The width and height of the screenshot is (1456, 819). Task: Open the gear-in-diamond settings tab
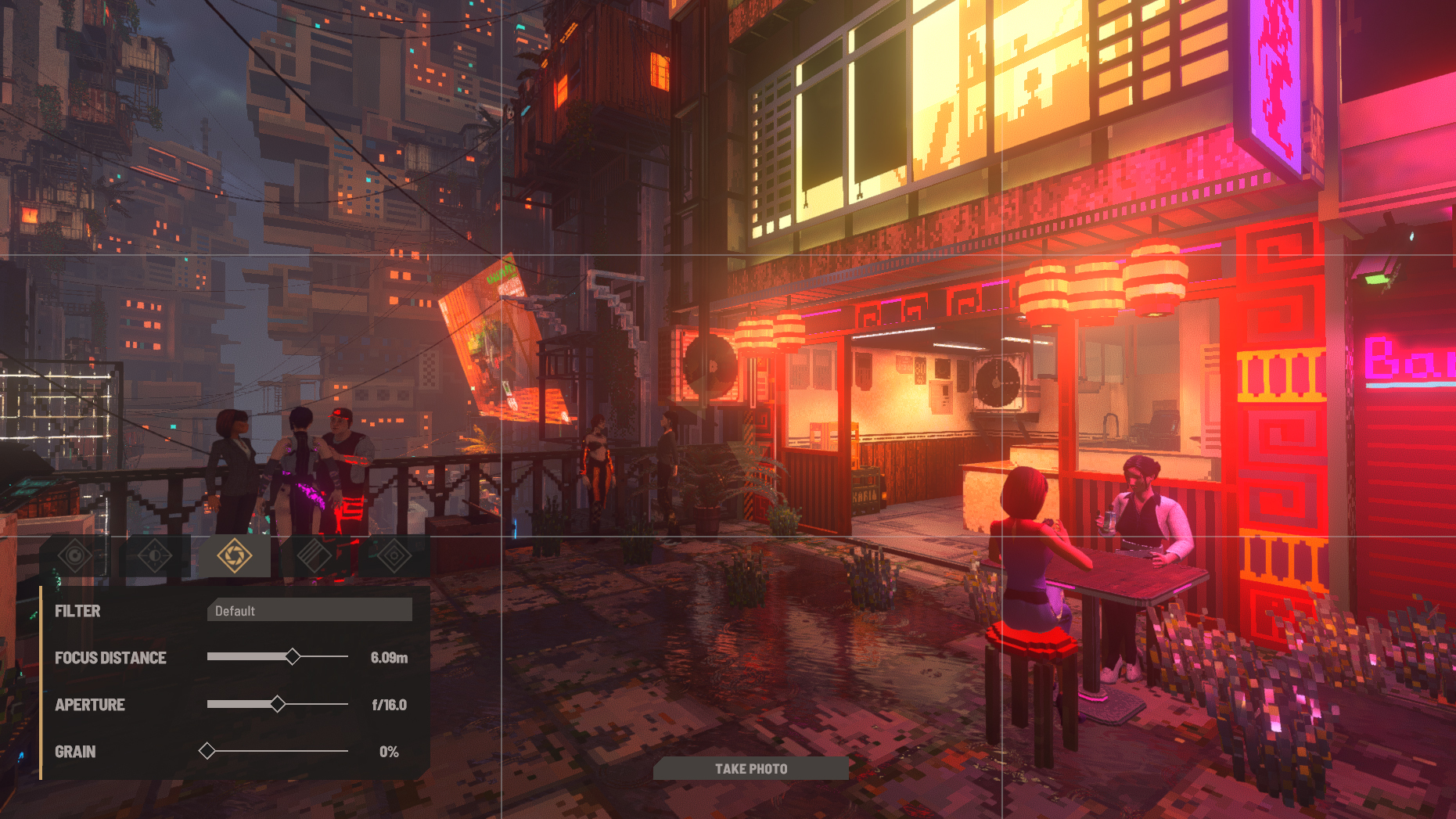(x=394, y=556)
